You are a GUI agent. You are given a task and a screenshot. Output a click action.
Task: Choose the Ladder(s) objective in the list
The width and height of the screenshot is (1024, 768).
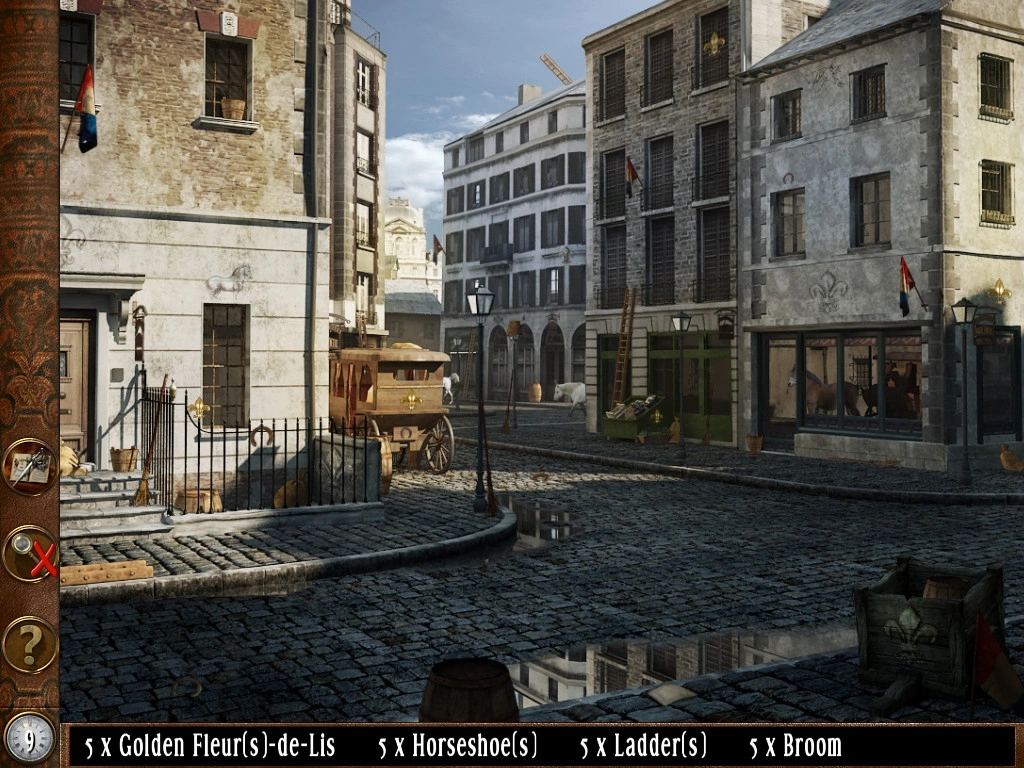tap(644, 746)
